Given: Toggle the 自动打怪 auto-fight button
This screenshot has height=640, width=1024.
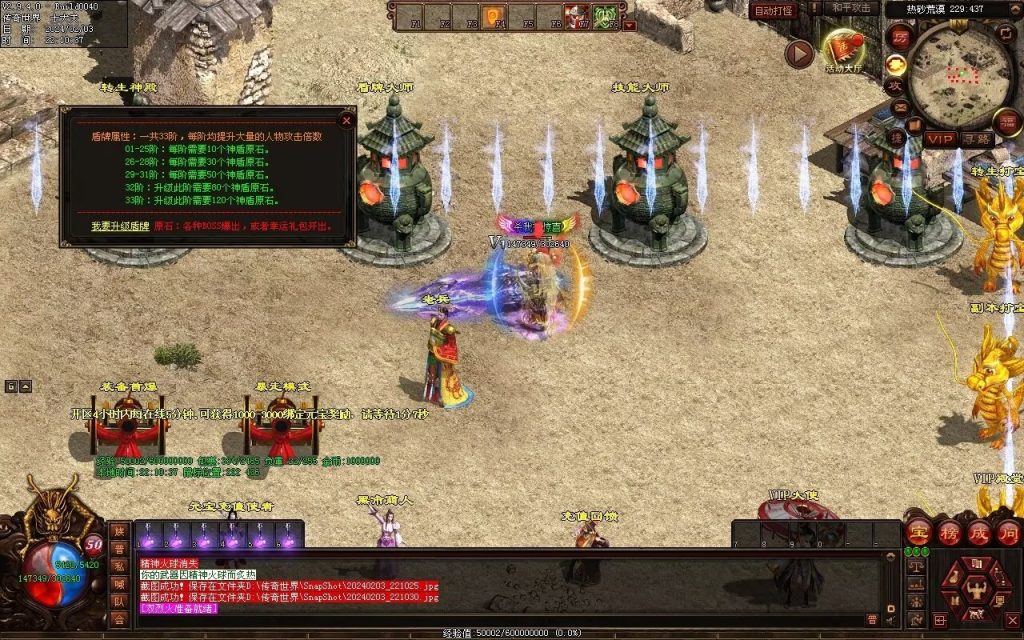Looking at the screenshot, I should pos(774,10).
